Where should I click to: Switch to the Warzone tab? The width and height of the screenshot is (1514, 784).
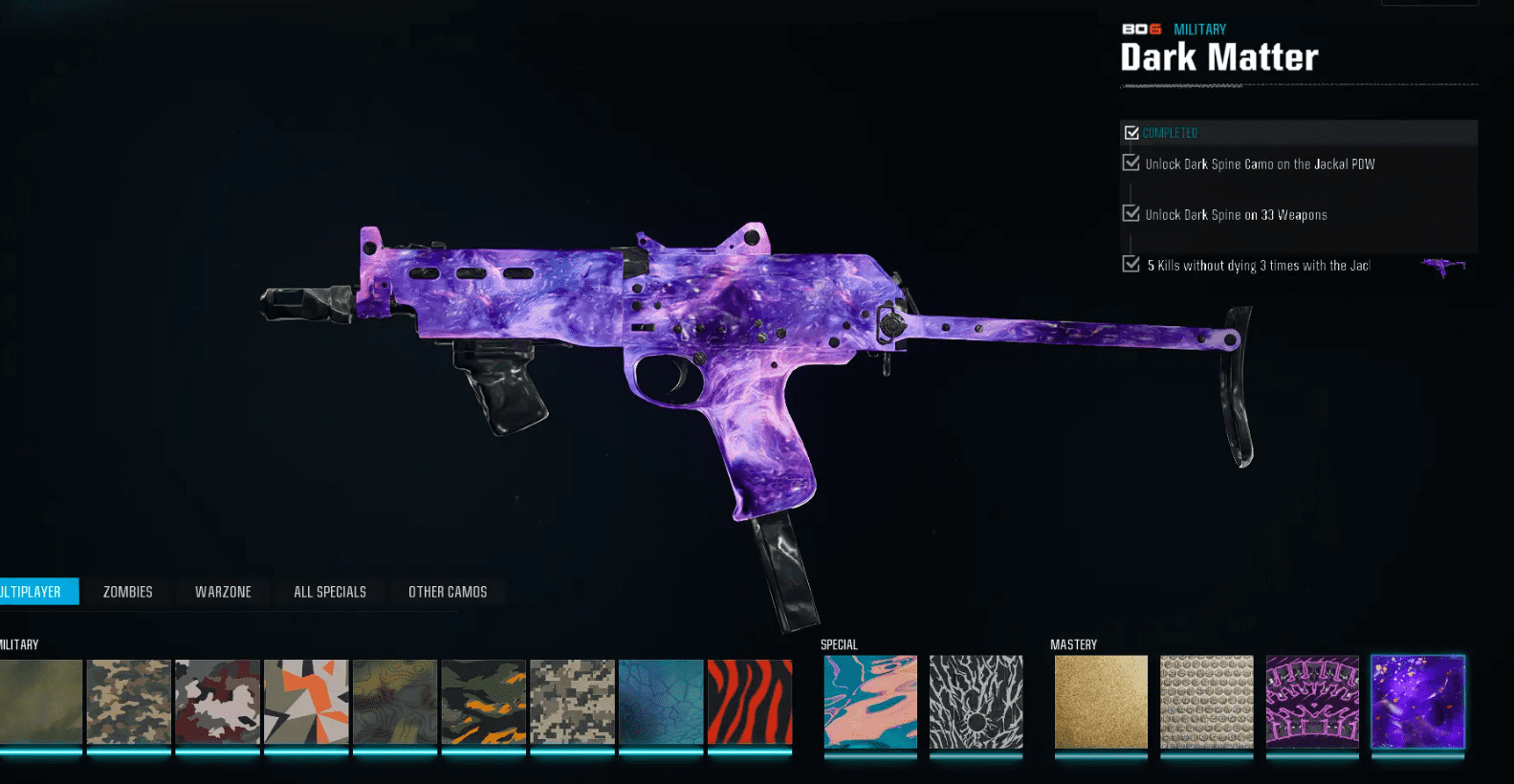(x=223, y=592)
